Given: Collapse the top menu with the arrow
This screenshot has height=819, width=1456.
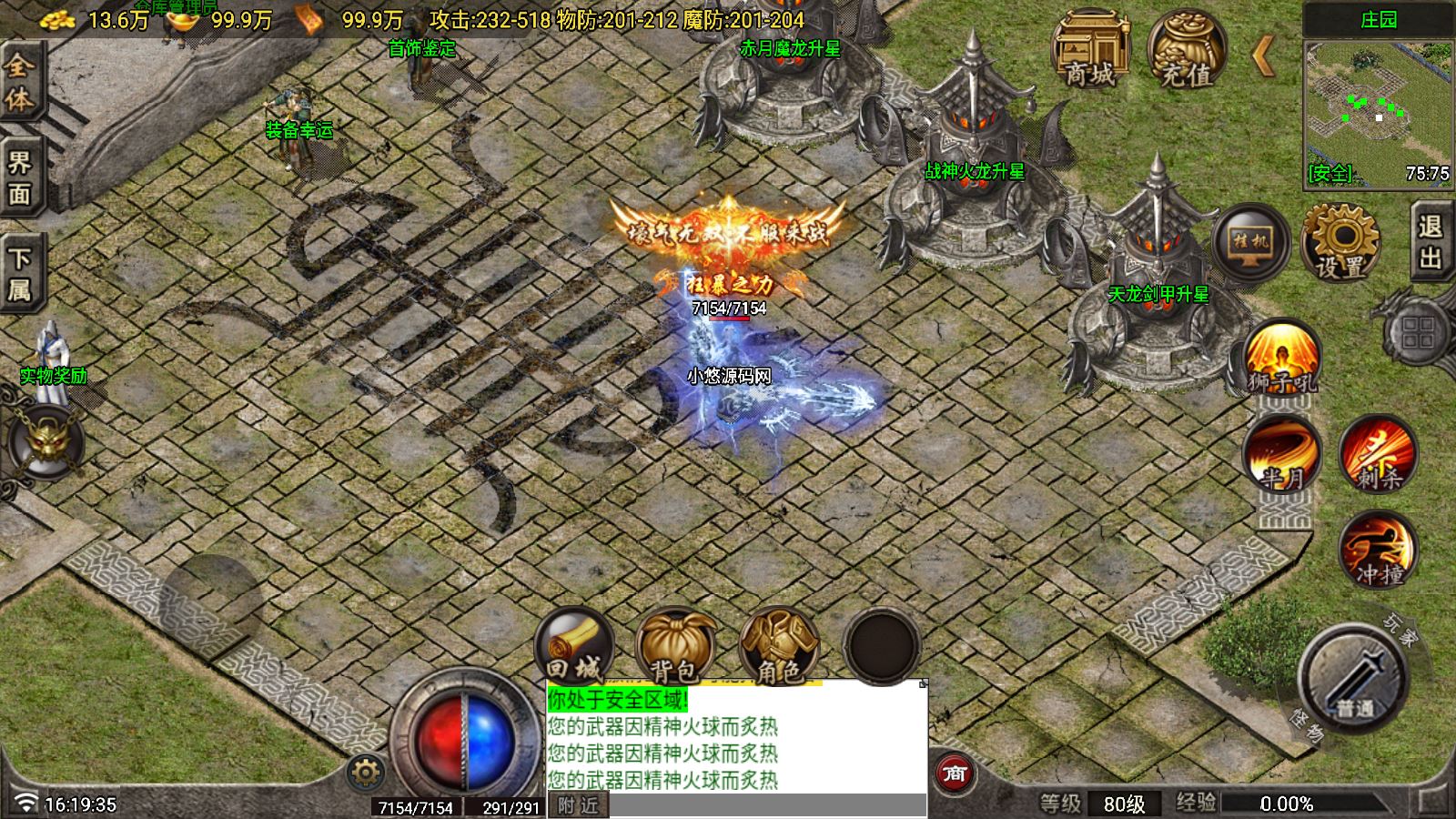Looking at the screenshot, I should click(1263, 56).
